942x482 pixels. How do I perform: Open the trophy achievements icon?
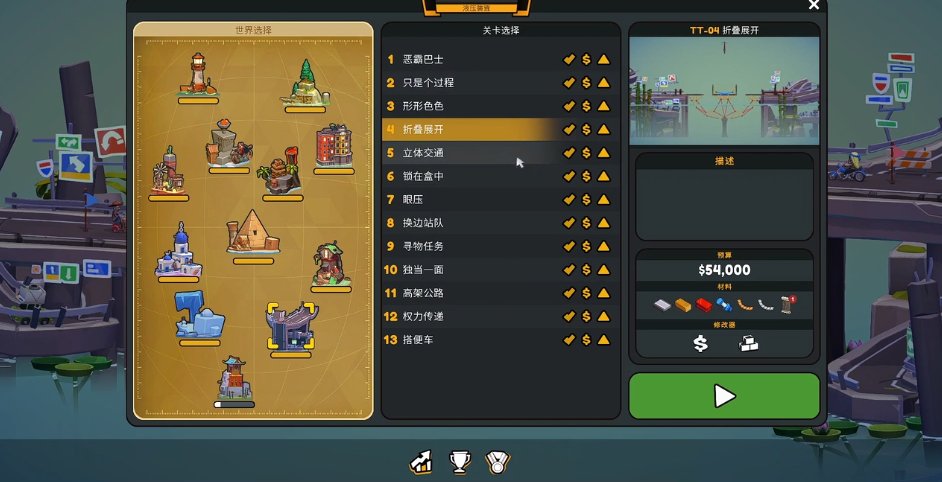click(x=460, y=462)
